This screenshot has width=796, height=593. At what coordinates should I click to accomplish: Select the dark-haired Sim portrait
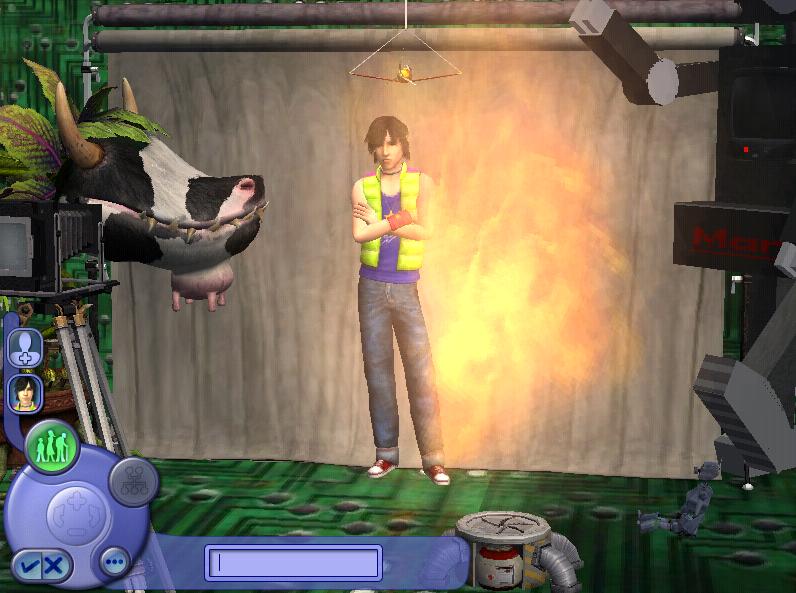(x=24, y=392)
